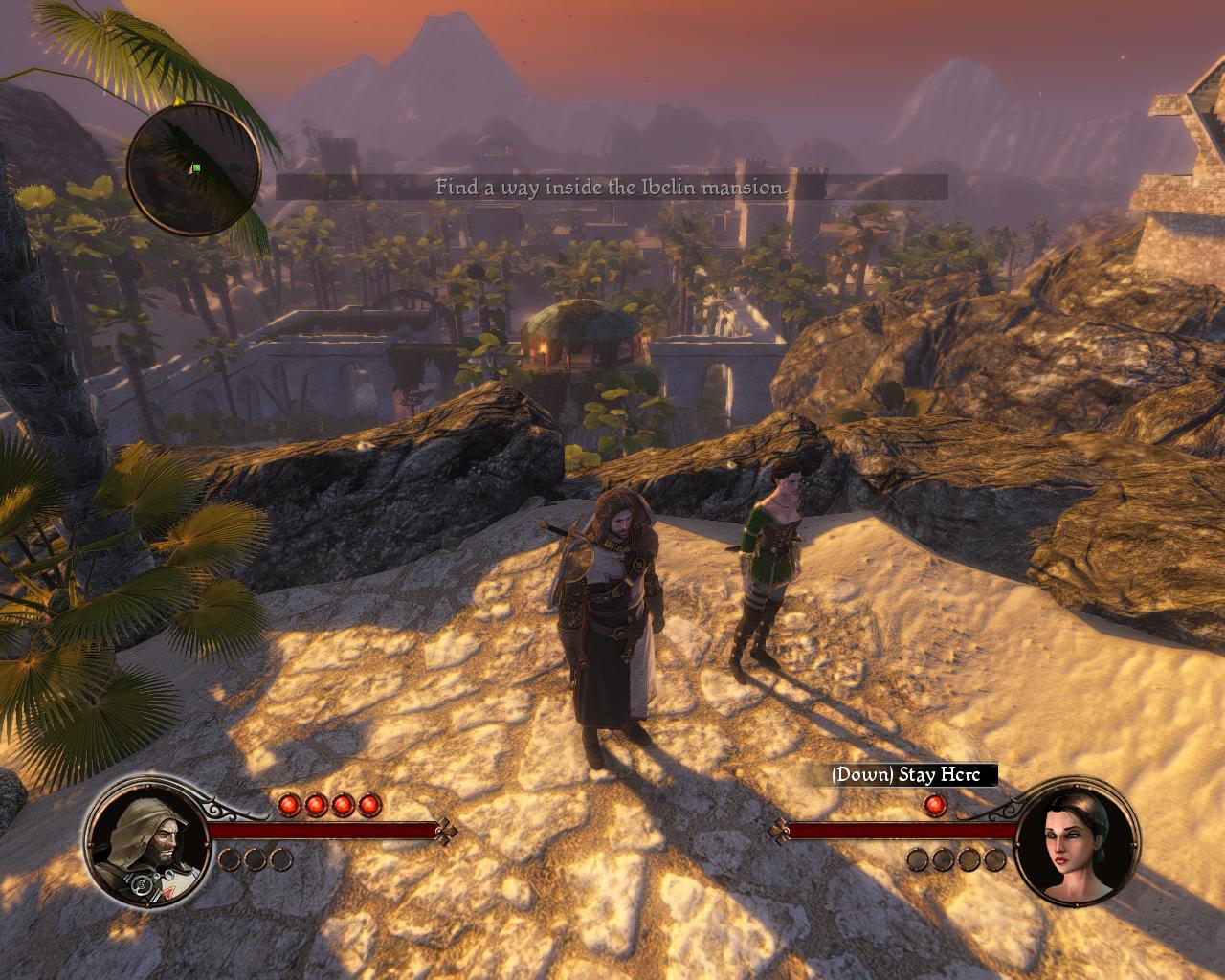Click the Ibelin mansion objective banner
The image size is (1225, 980).
click(x=611, y=188)
